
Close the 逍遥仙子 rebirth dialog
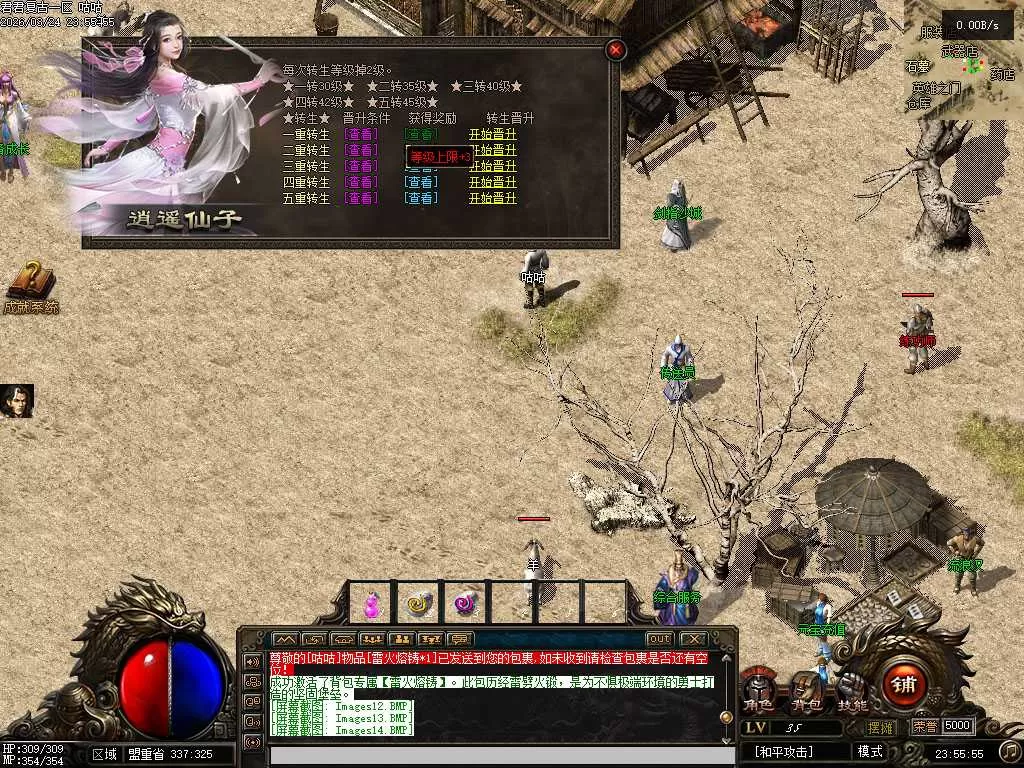[x=616, y=49]
